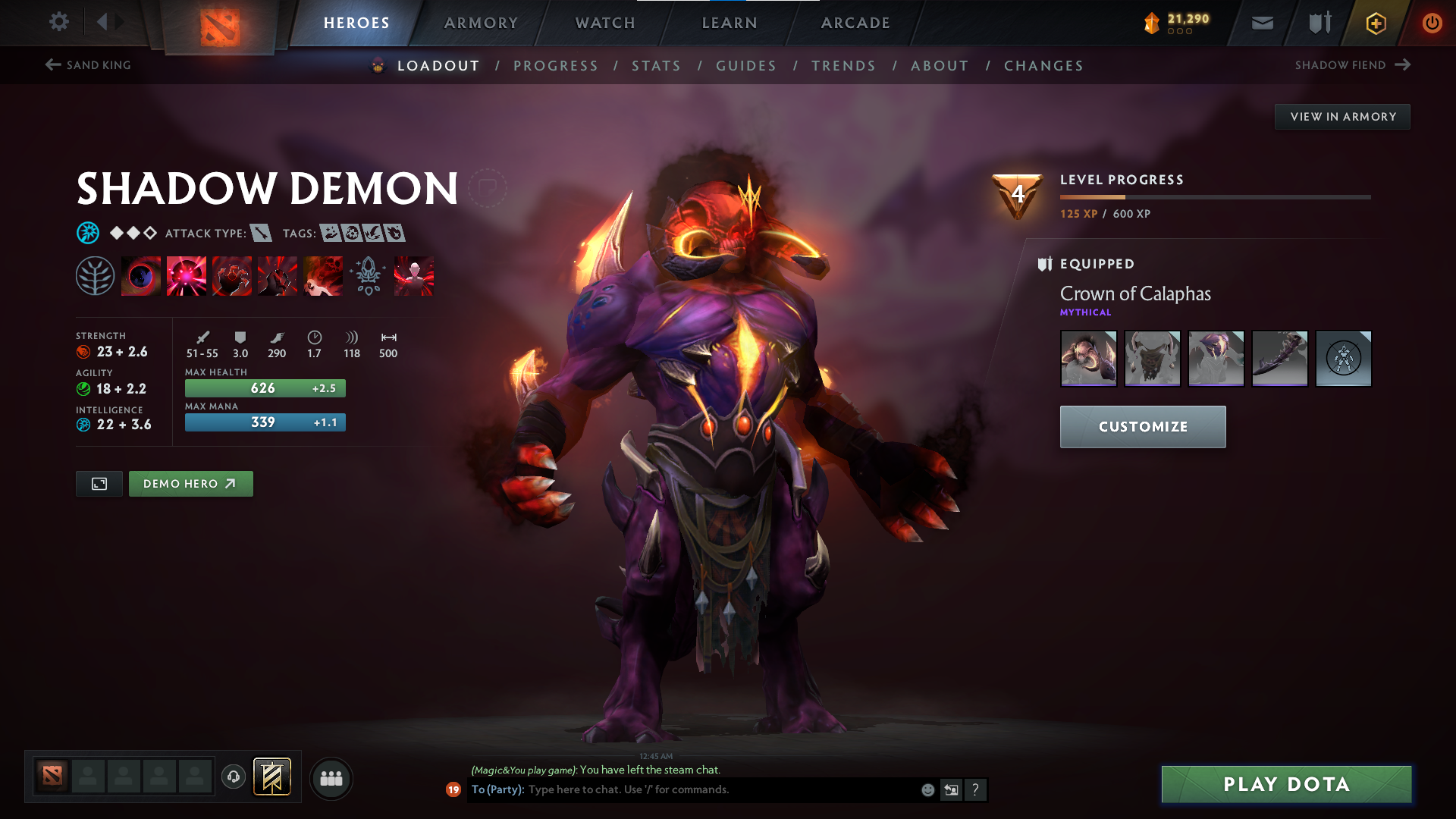1456x819 pixels.
Task: Open VIEW IN ARMORY link
Action: pyautogui.click(x=1342, y=116)
